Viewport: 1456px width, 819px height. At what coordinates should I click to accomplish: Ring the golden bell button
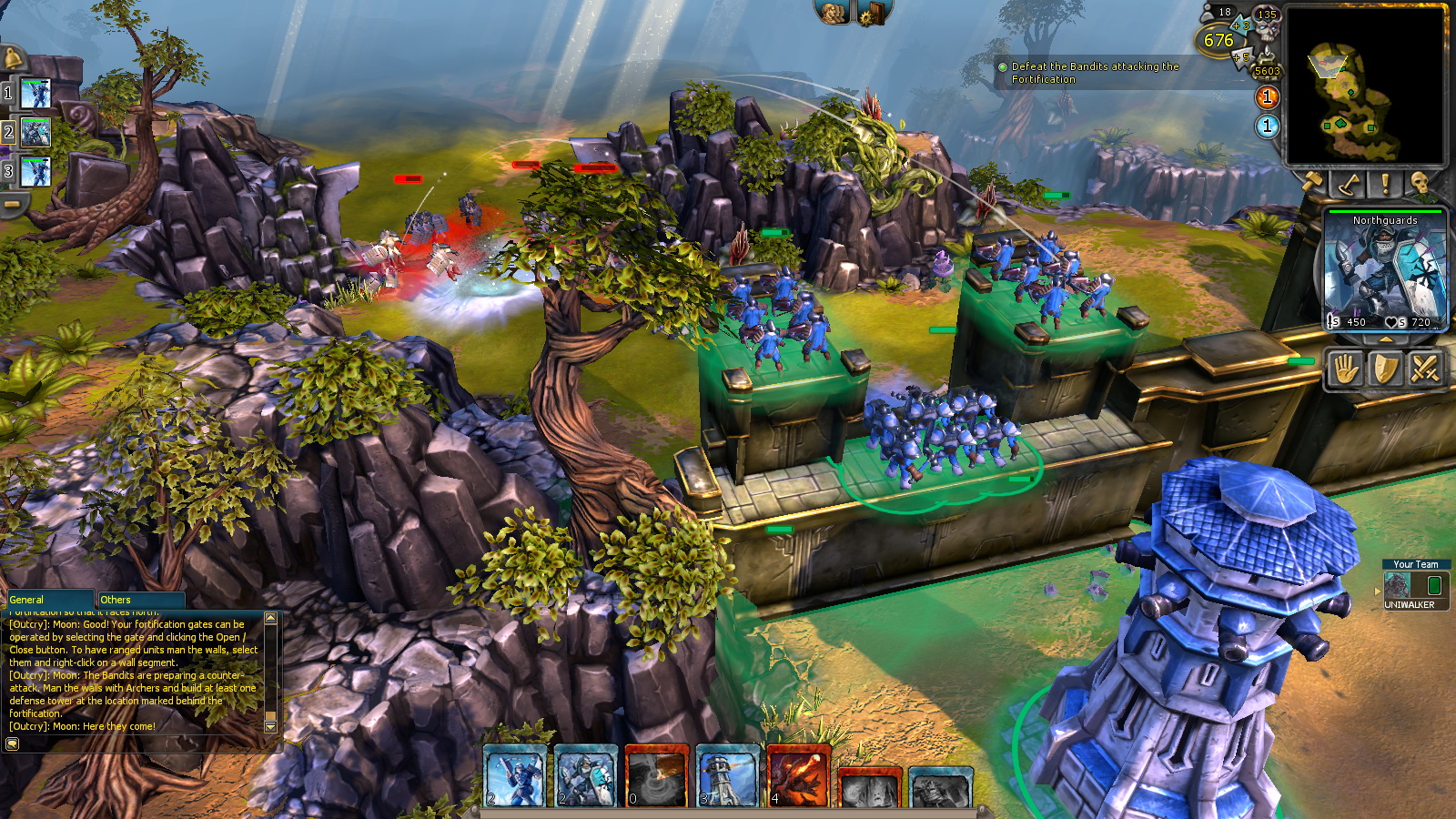coord(13,58)
